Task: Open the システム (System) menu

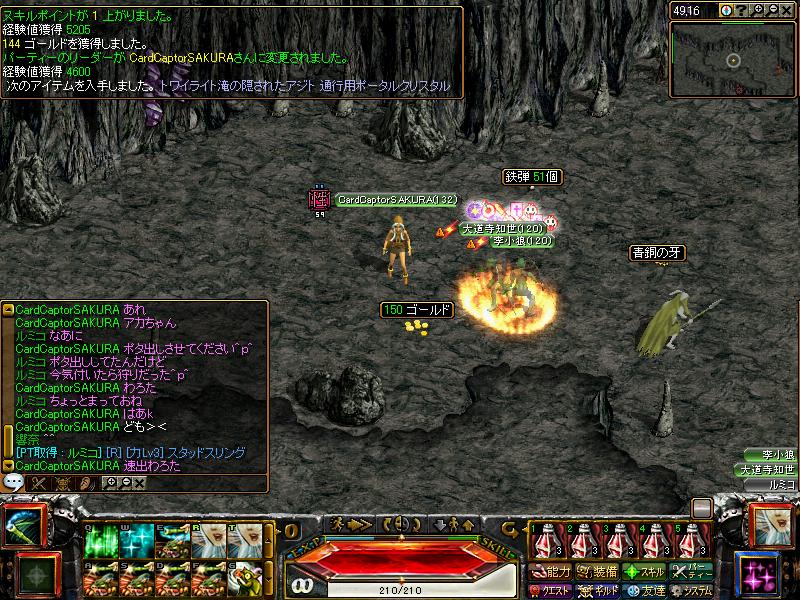Action: click(690, 590)
